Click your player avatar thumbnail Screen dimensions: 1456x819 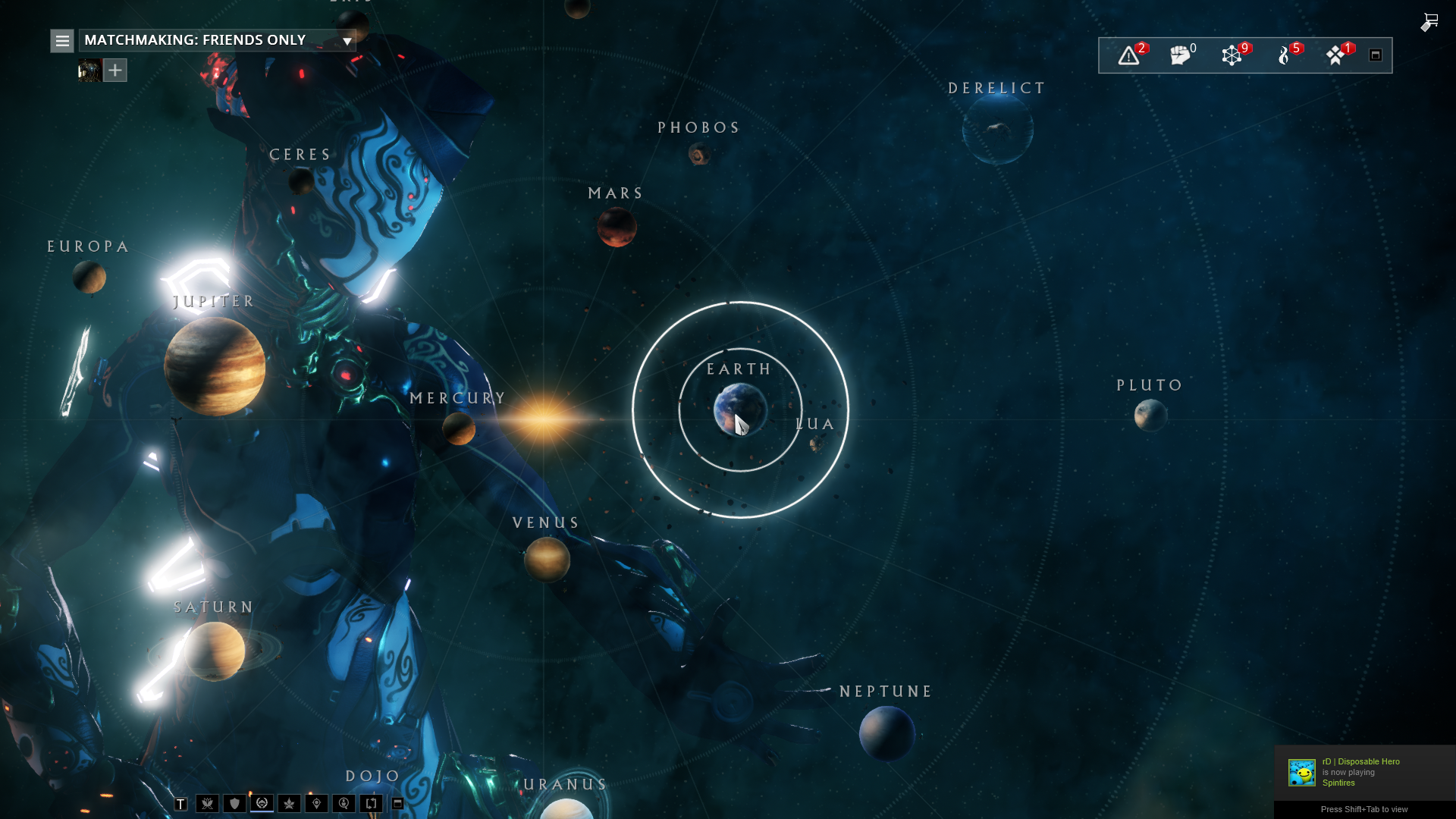click(x=89, y=71)
